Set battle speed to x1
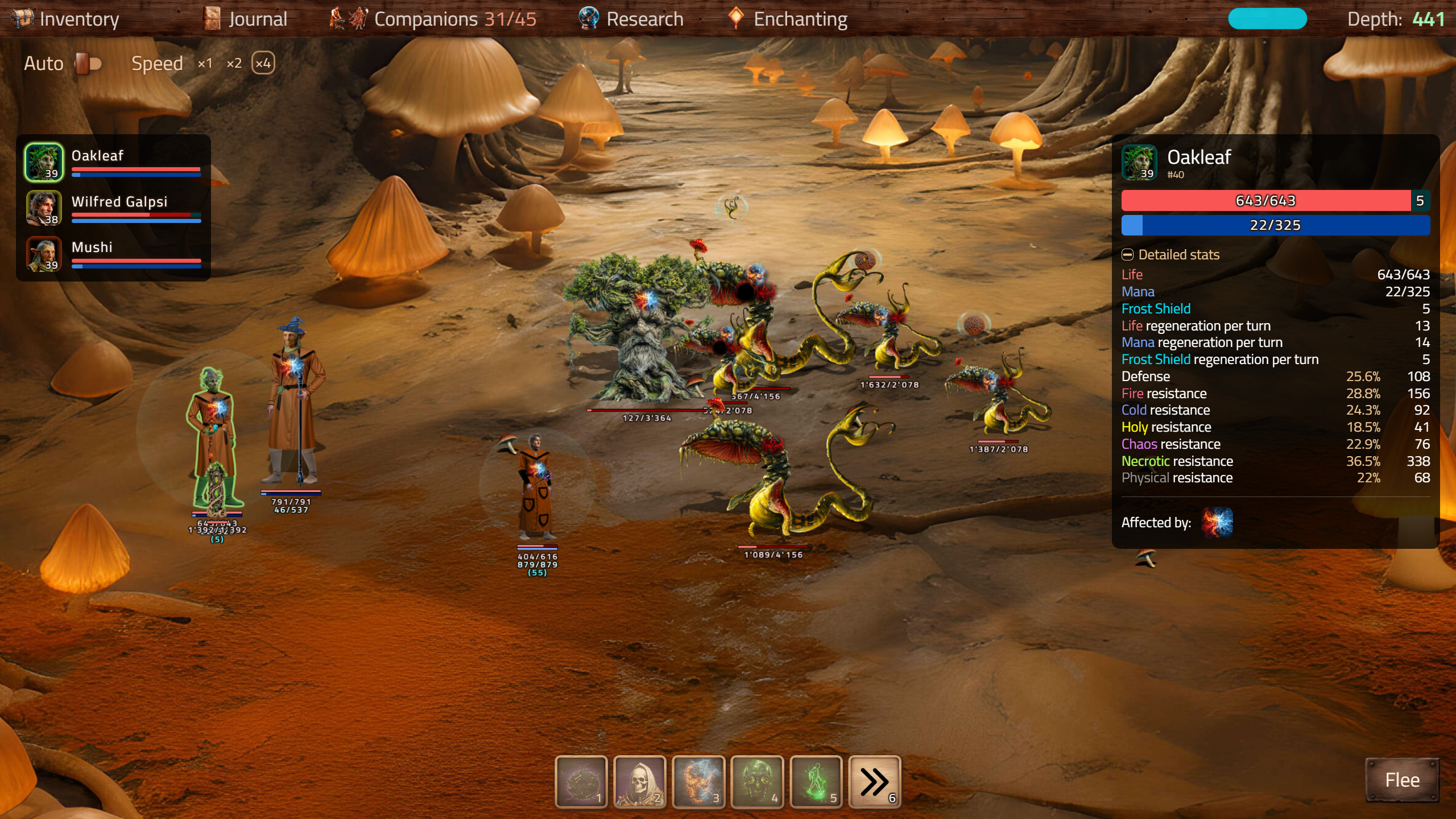 (x=205, y=63)
